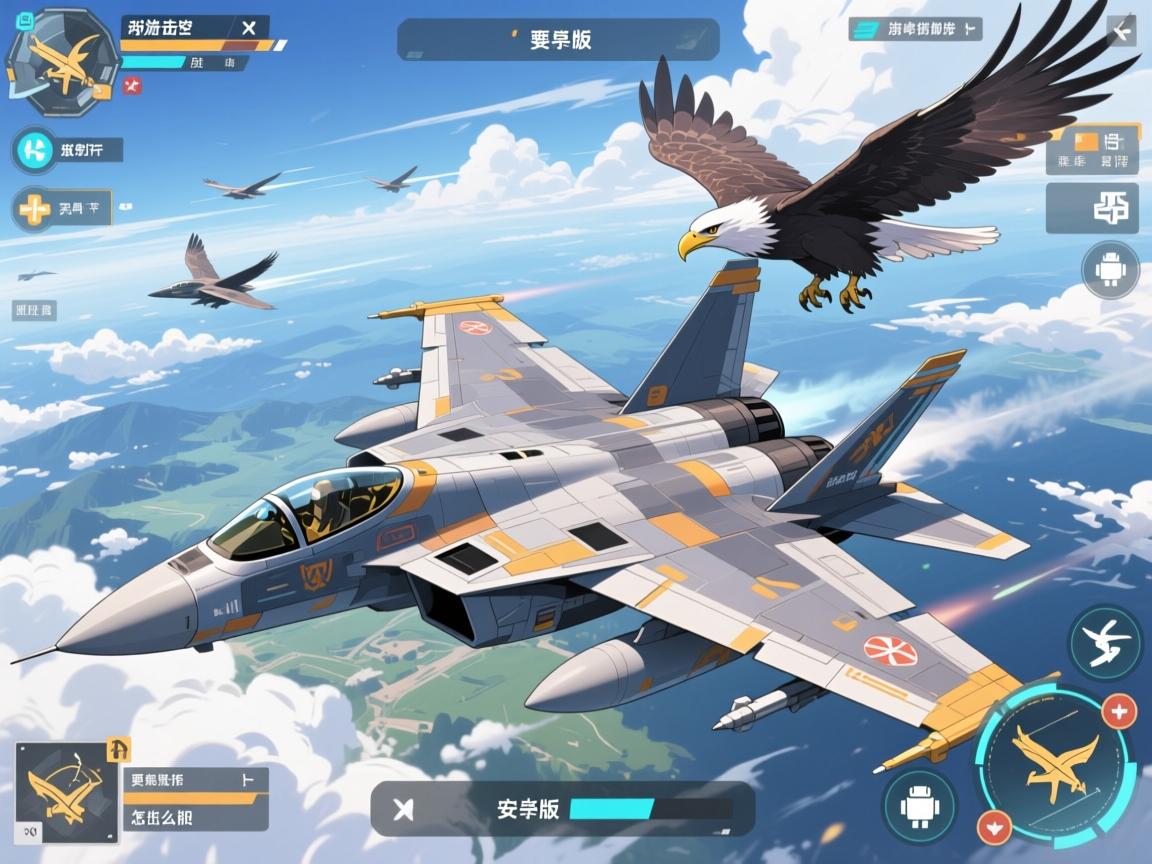This screenshot has width=1152, height=864.
Task: Activate the white jet silhouette round button
Action: [x=1104, y=643]
